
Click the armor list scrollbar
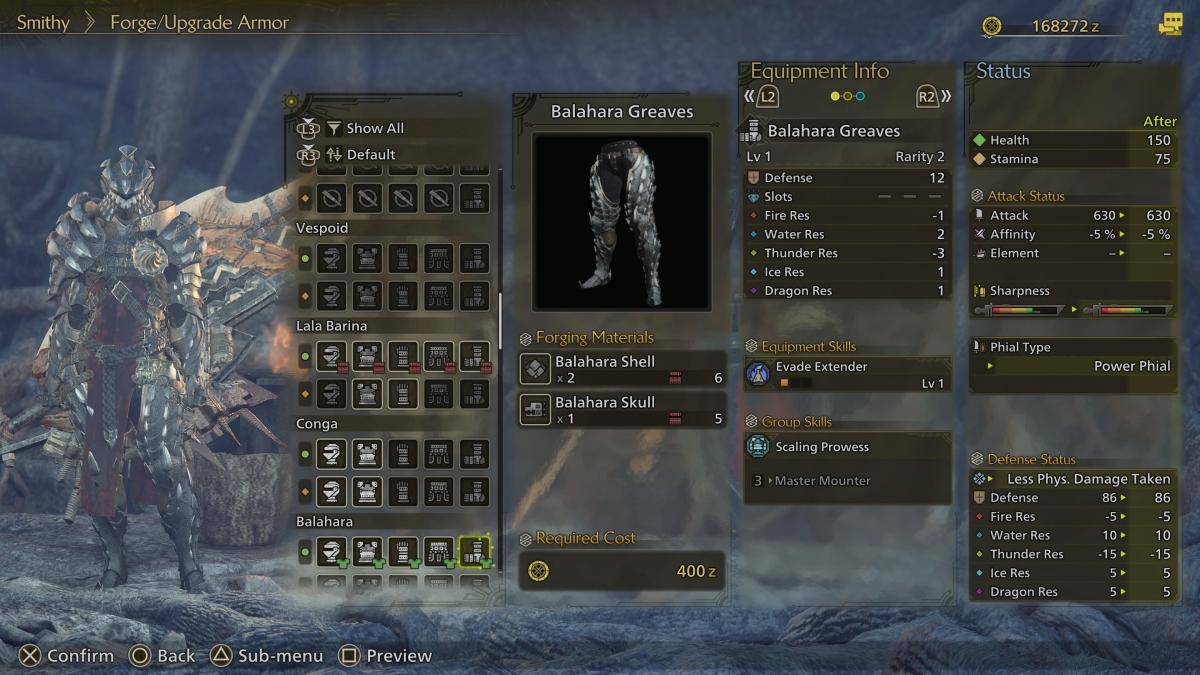(502, 320)
